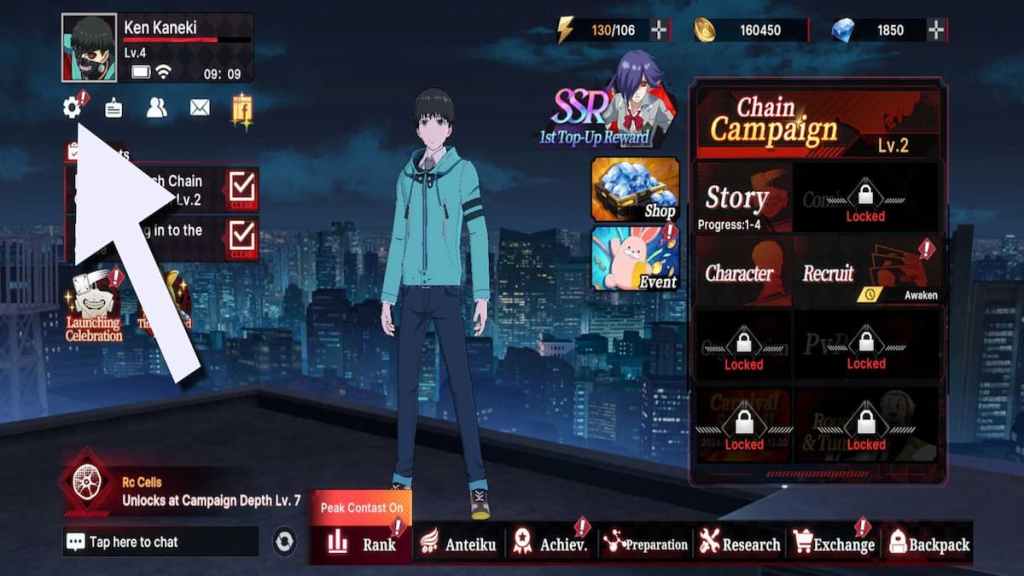Screen dimensions: 1024x576
Task: Open the Character menu
Action: (x=740, y=273)
